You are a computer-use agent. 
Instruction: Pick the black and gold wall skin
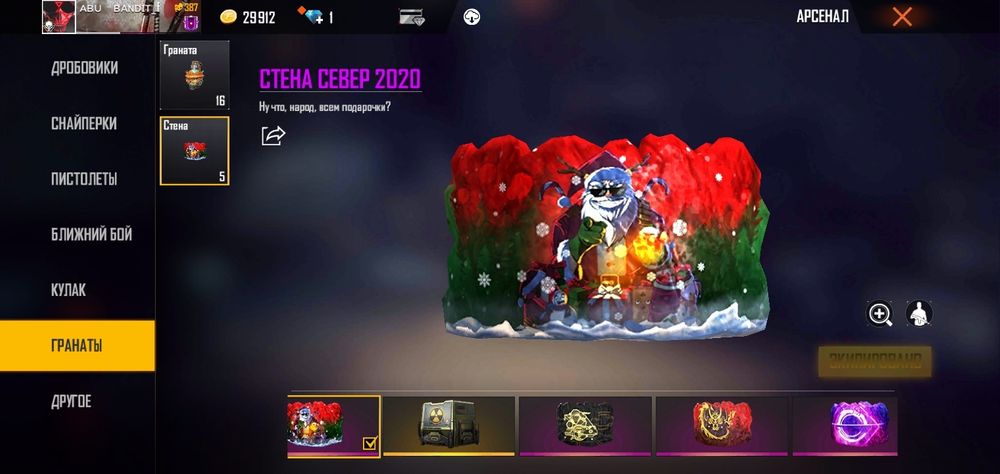585,425
